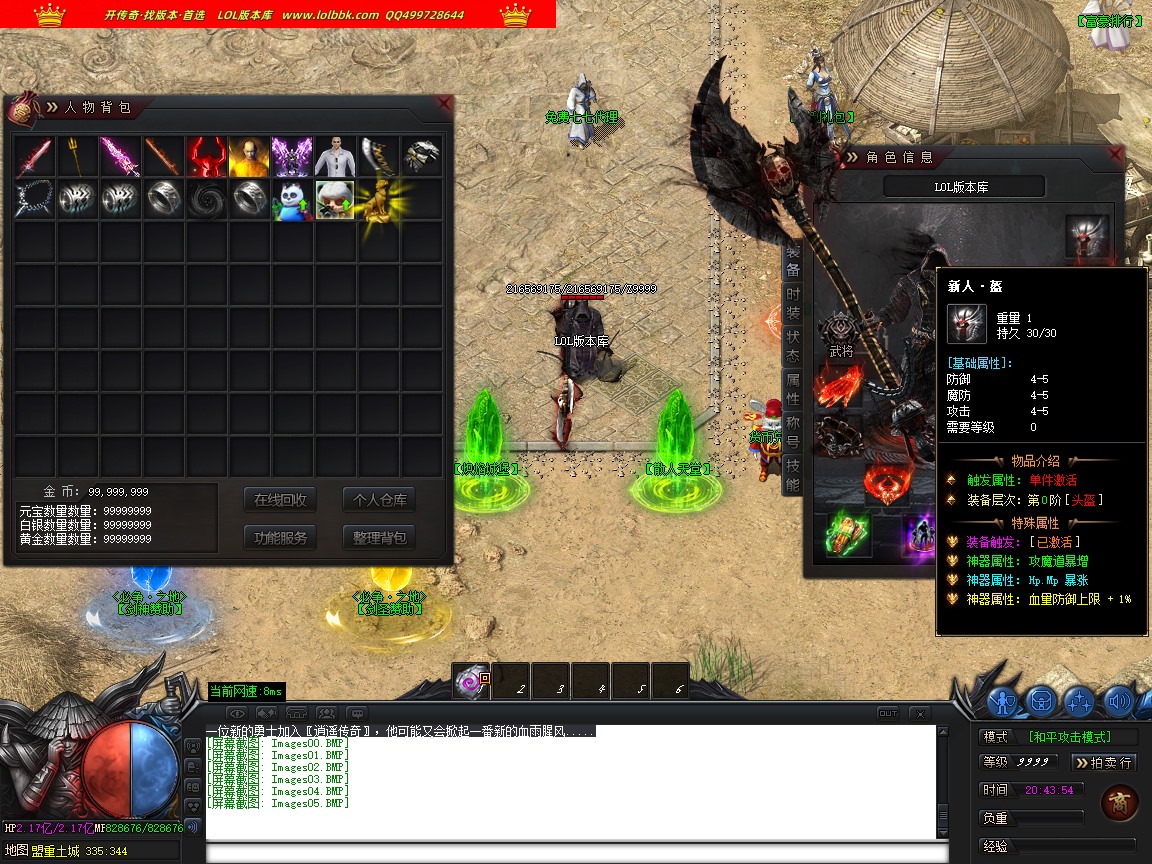
Task: Sort the bag with 整理背包
Action: pos(379,537)
